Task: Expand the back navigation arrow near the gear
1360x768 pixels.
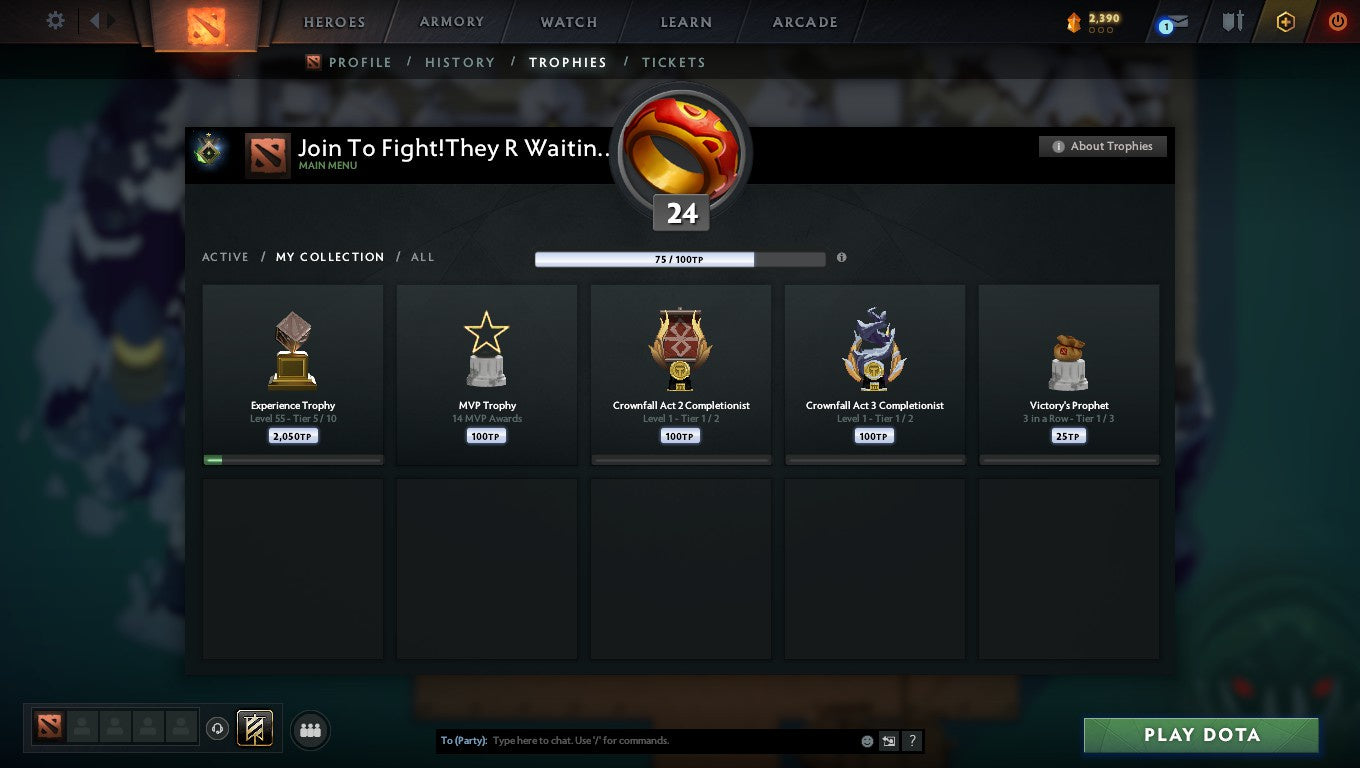Action: pyautogui.click(x=93, y=20)
